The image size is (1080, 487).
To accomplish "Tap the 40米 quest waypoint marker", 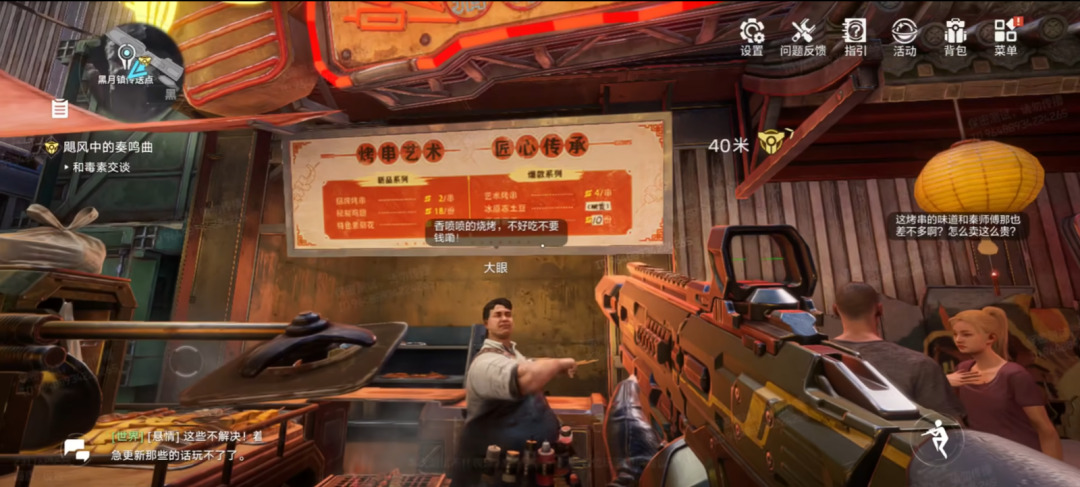I will pos(769,143).
